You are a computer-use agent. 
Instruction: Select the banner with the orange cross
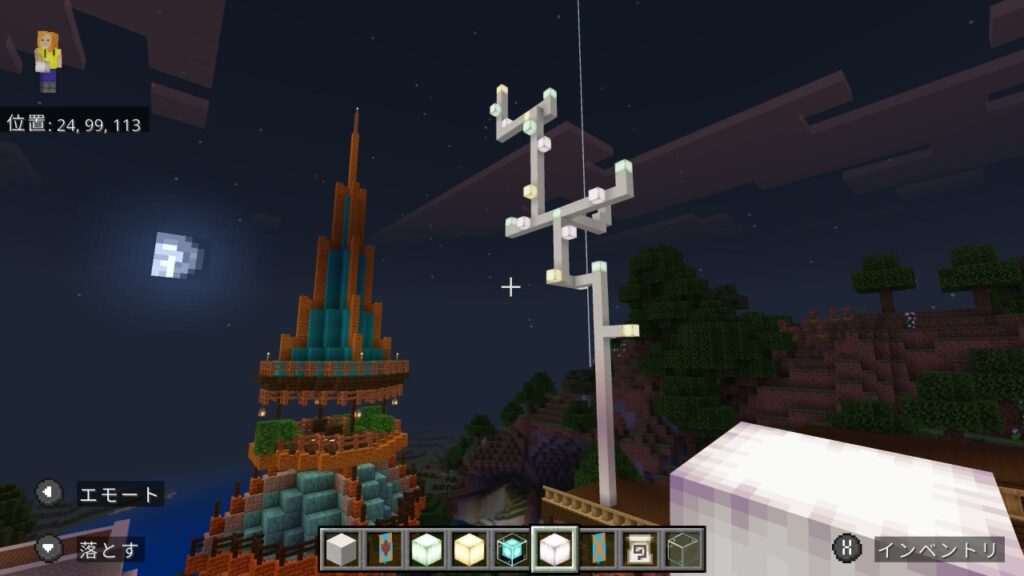coord(597,548)
